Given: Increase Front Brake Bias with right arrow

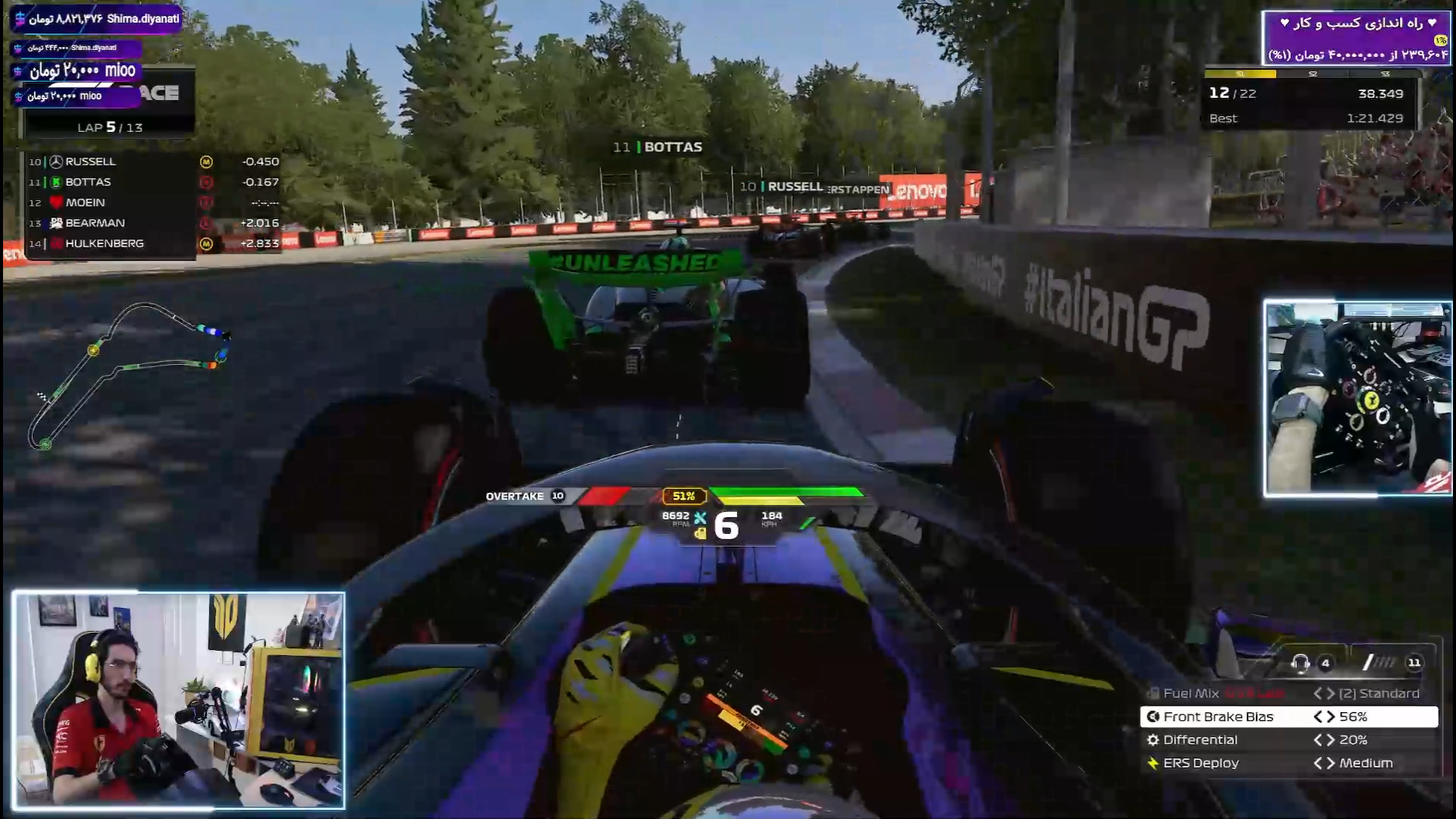Looking at the screenshot, I should click(1330, 717).
